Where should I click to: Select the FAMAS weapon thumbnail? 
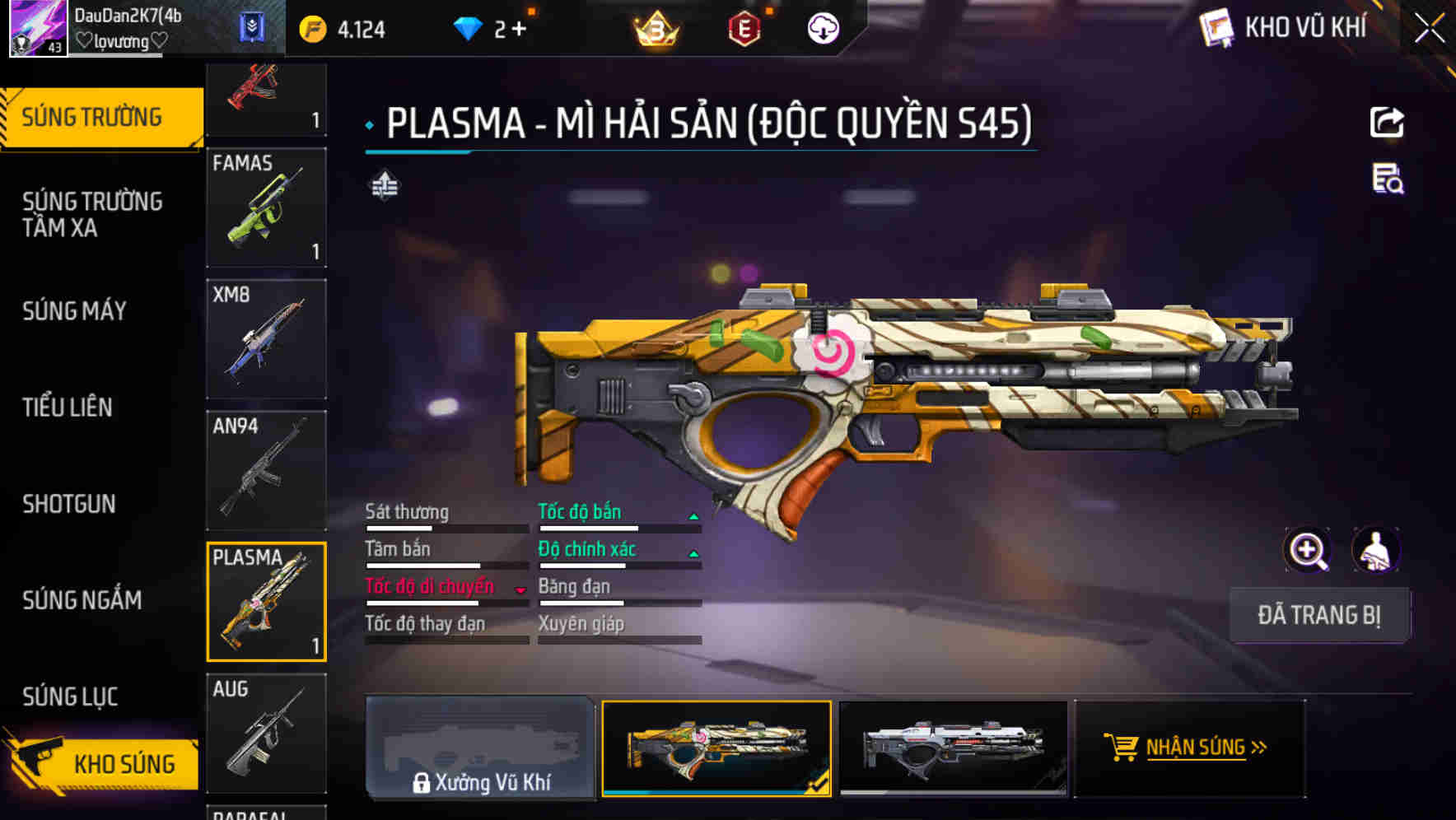(x=267, y=207)
